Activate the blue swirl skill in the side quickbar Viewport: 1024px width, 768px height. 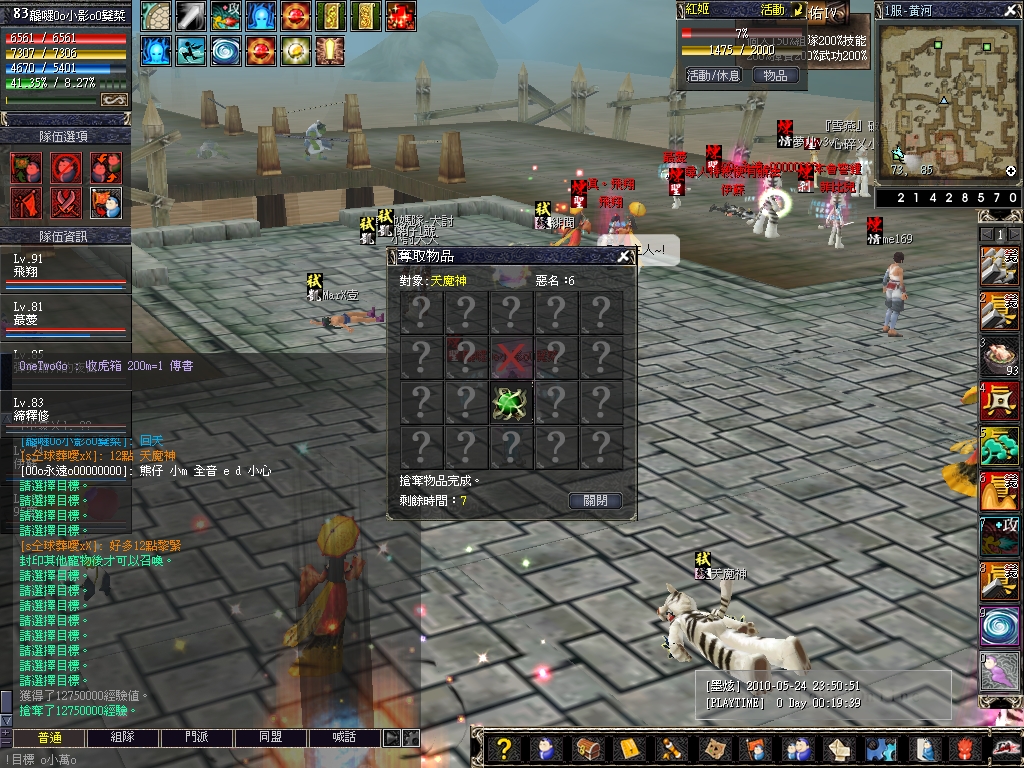coord(1000,627)
